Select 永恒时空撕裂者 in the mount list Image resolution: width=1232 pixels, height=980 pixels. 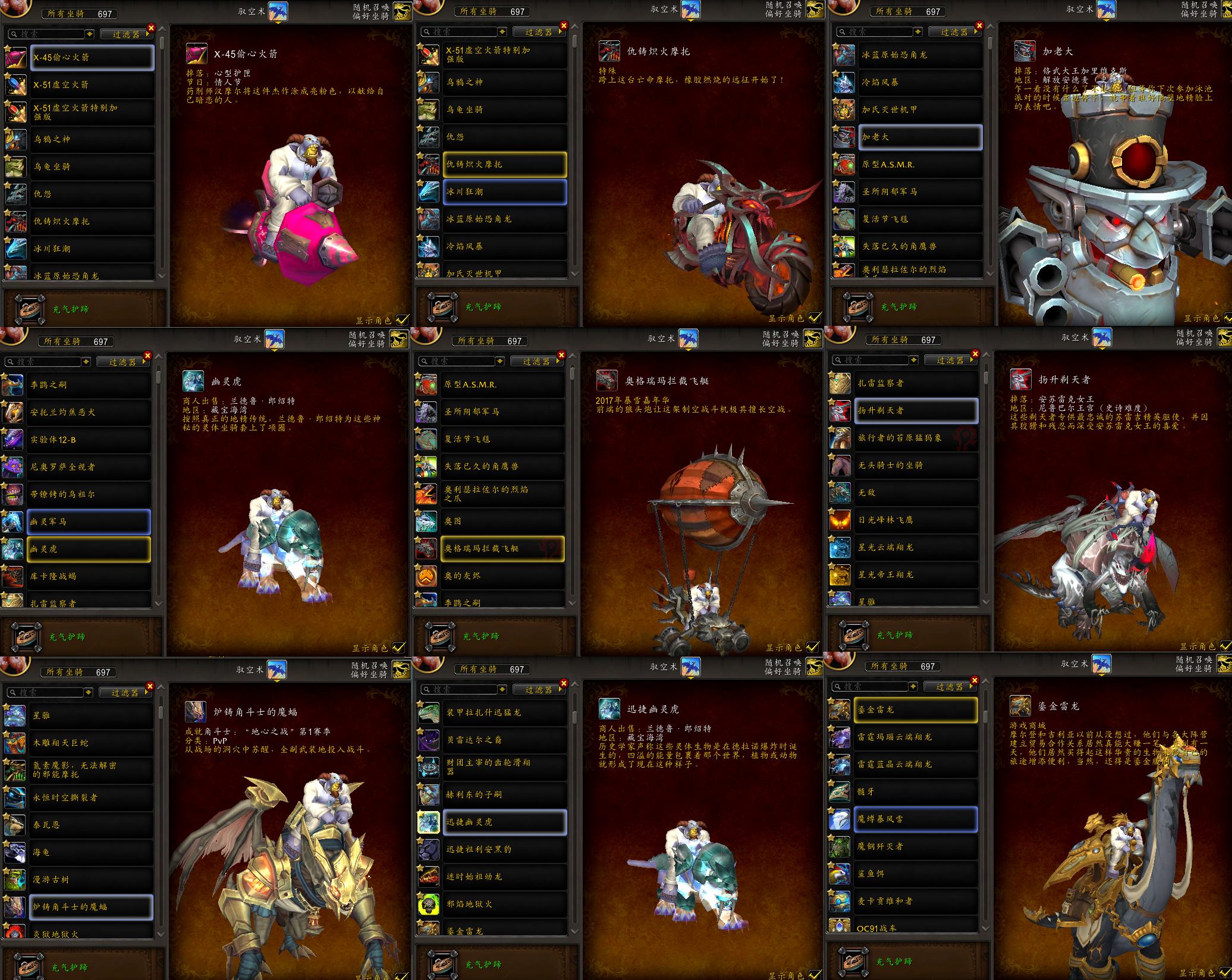coord(92,797)
